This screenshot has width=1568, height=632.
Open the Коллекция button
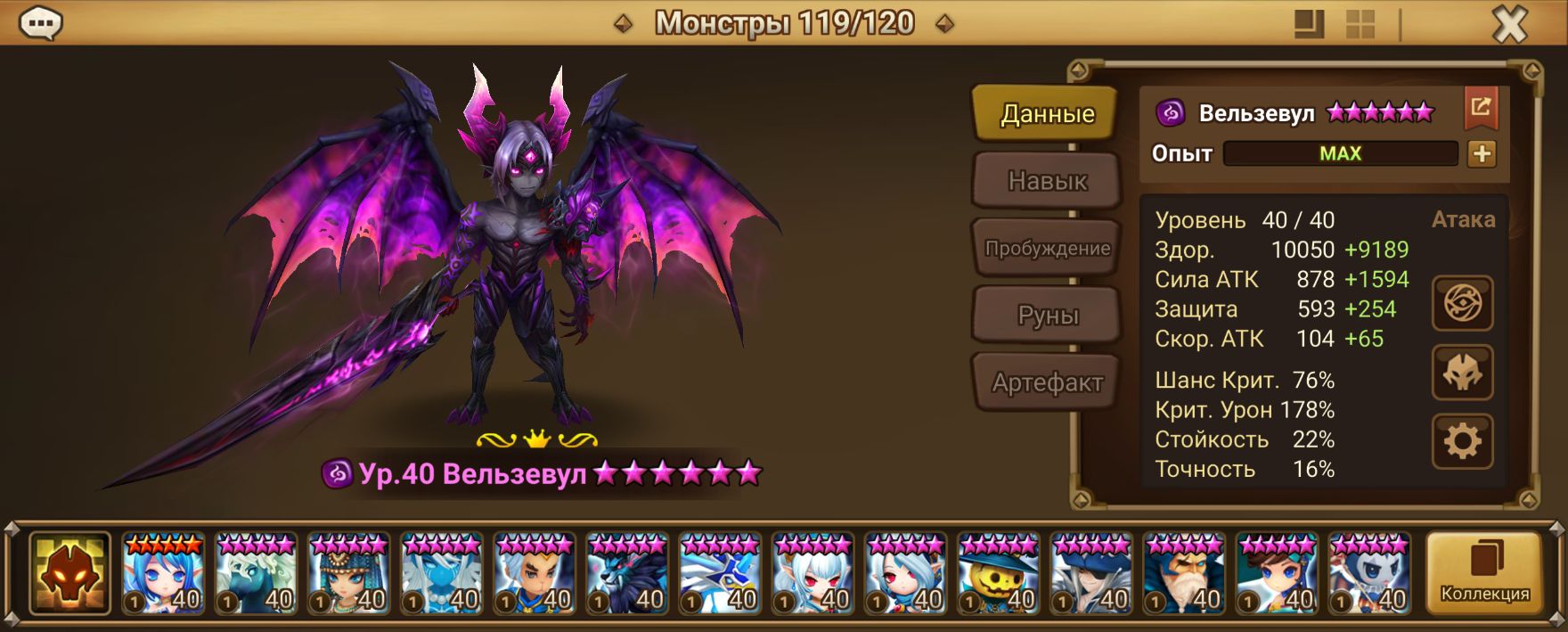pyautogui.click(x=1484, y=574)
